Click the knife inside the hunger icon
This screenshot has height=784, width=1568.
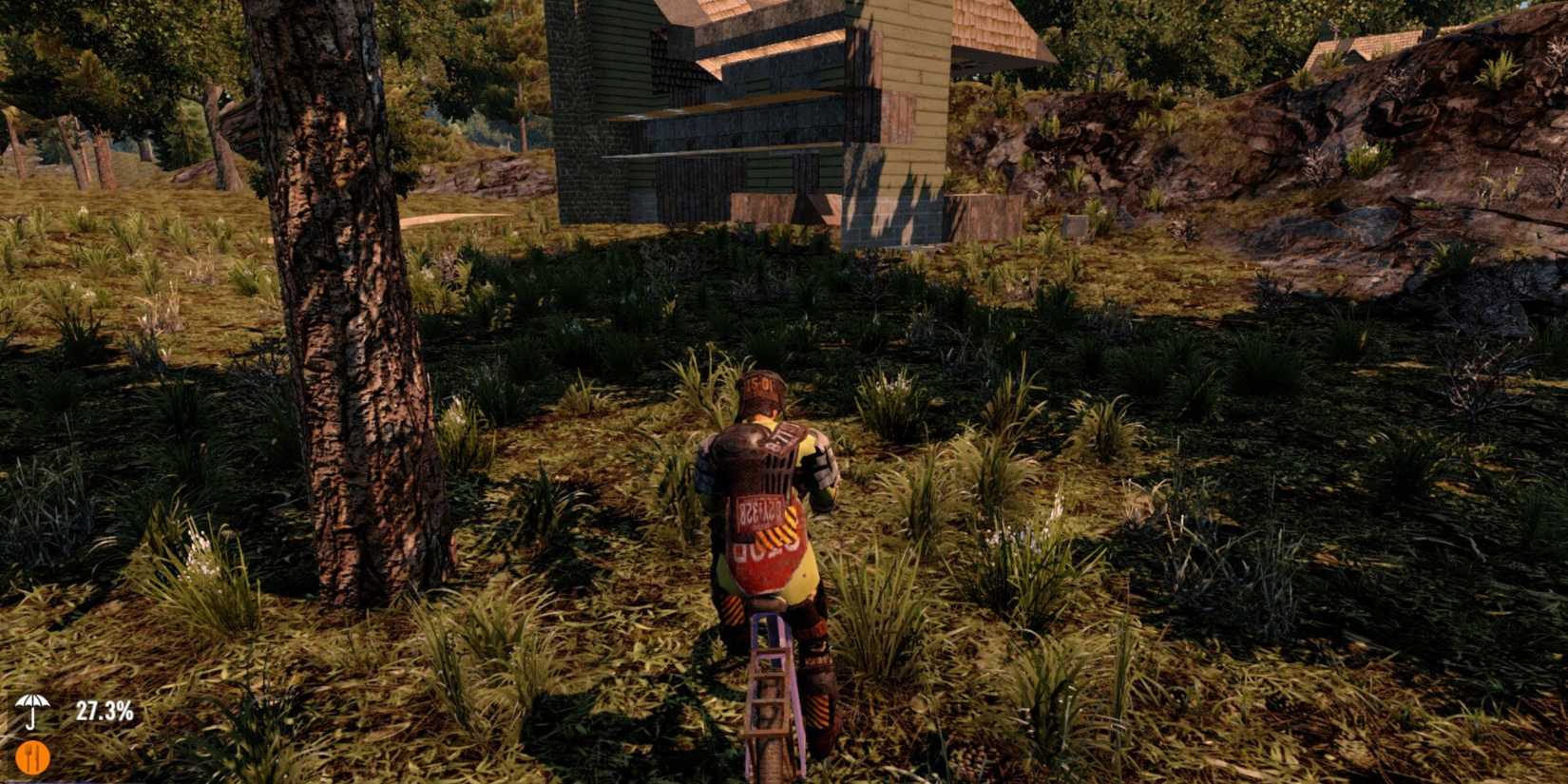click(39, 755)
